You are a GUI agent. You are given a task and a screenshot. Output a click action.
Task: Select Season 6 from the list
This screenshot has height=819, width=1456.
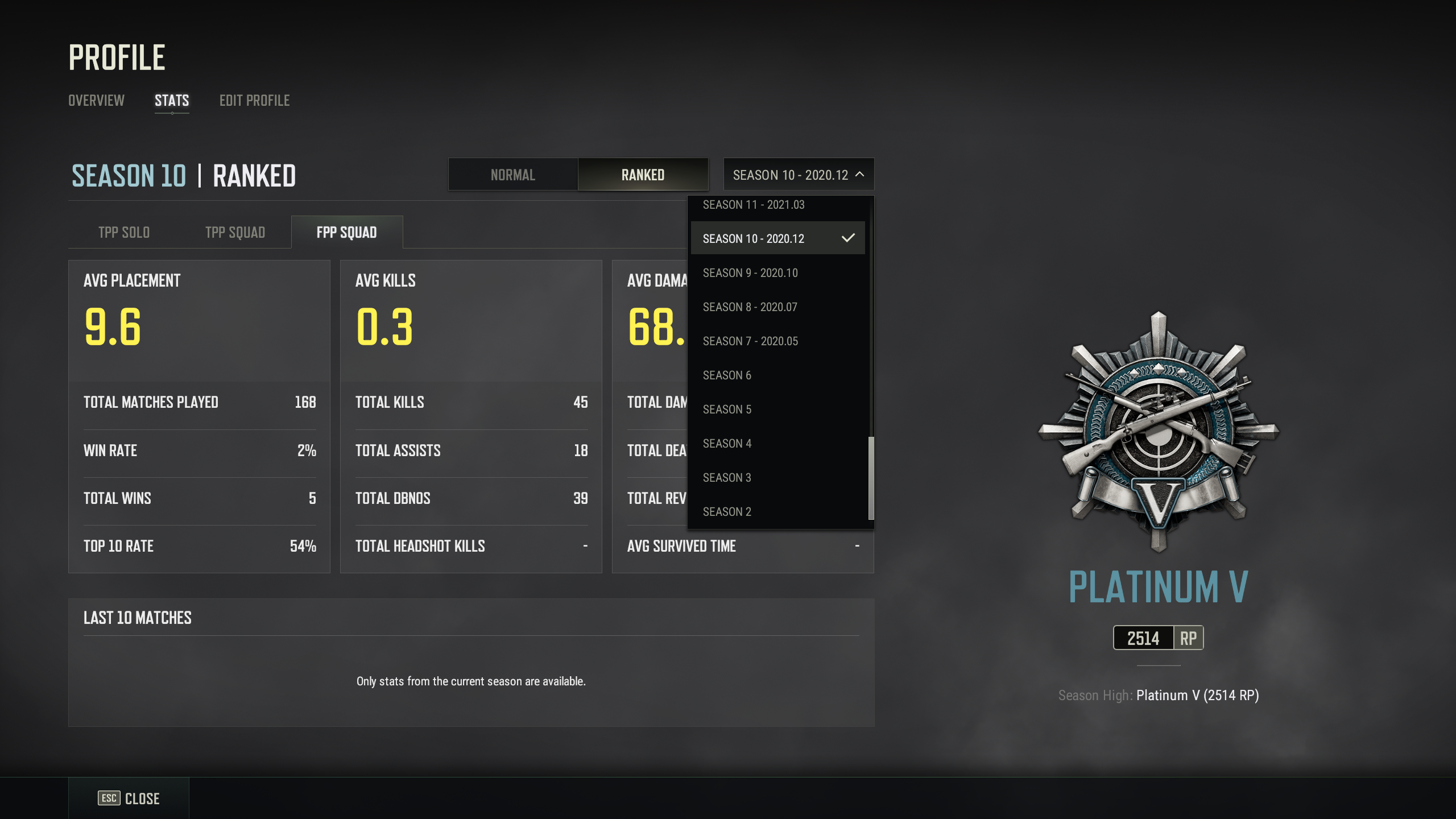727,375
